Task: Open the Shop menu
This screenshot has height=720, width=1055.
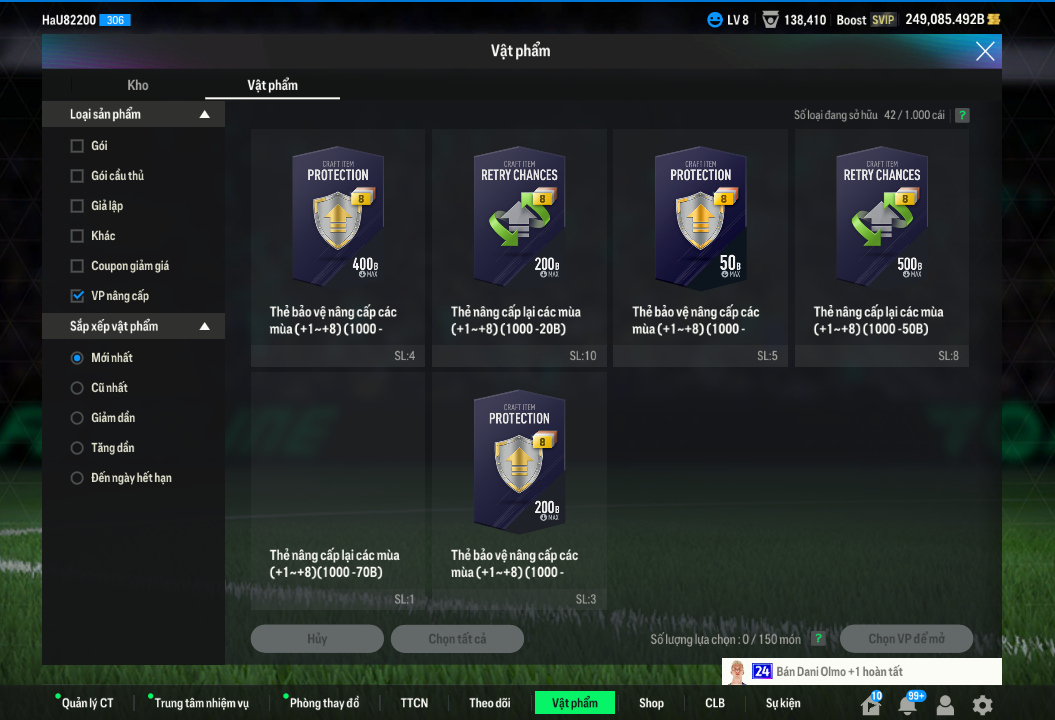Action: pyautogui.click(x=651, y=703)
